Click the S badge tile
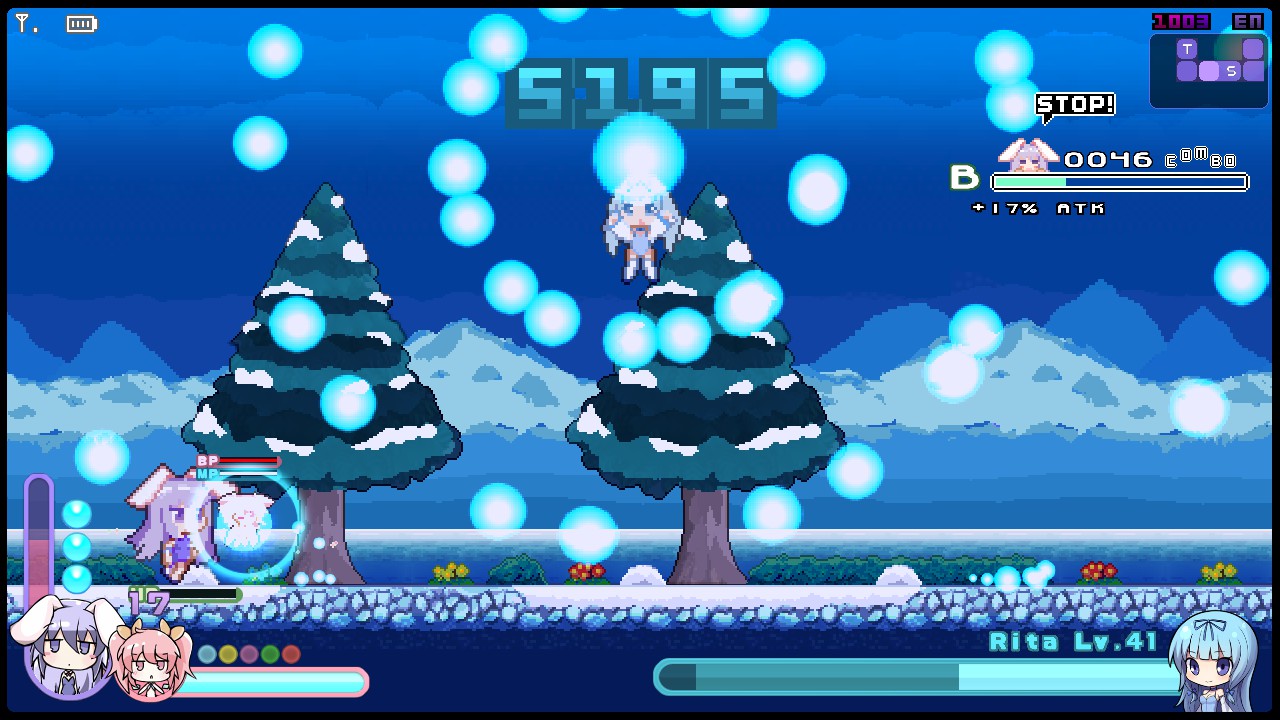This screenshot has width=1280, height=720. pos(1230,70)
